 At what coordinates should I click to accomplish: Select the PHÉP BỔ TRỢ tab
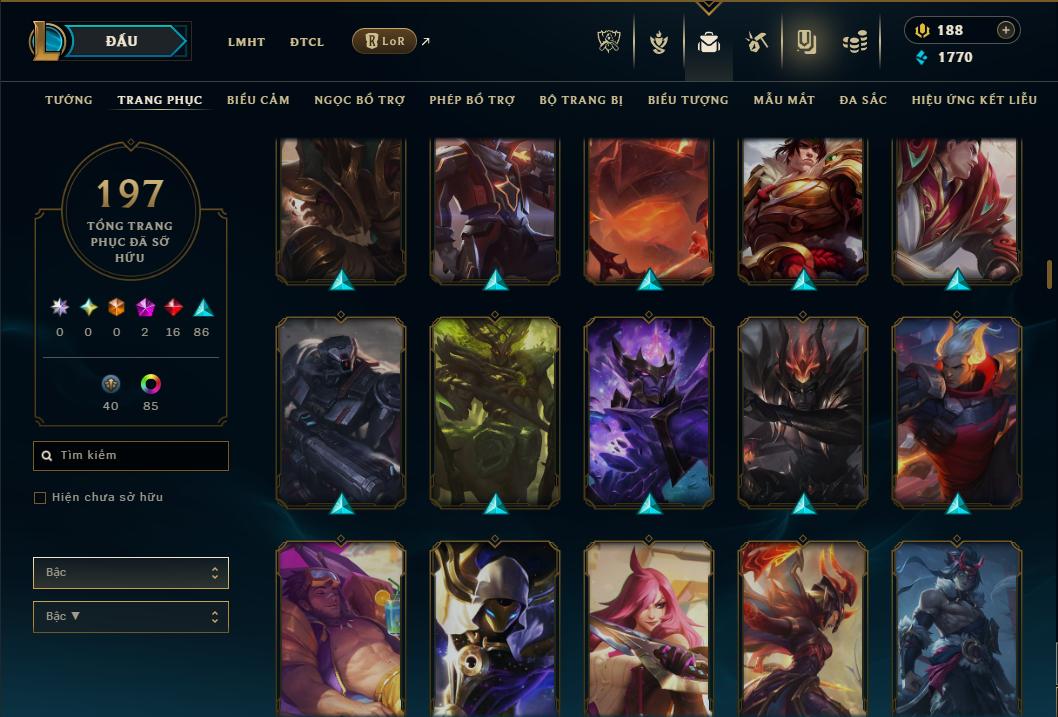(472, 100)
